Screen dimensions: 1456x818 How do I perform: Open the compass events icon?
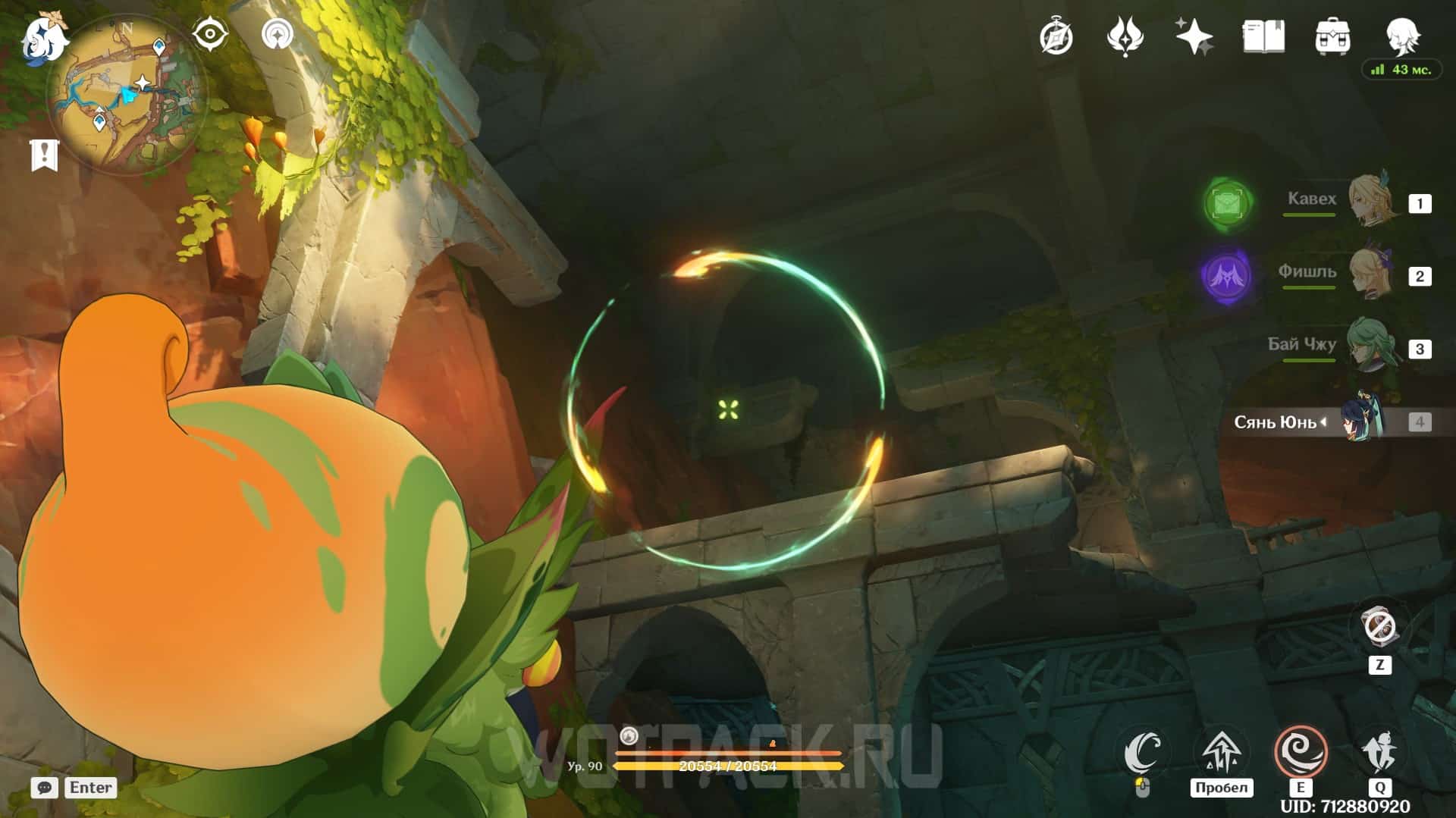coord(1056,36)
